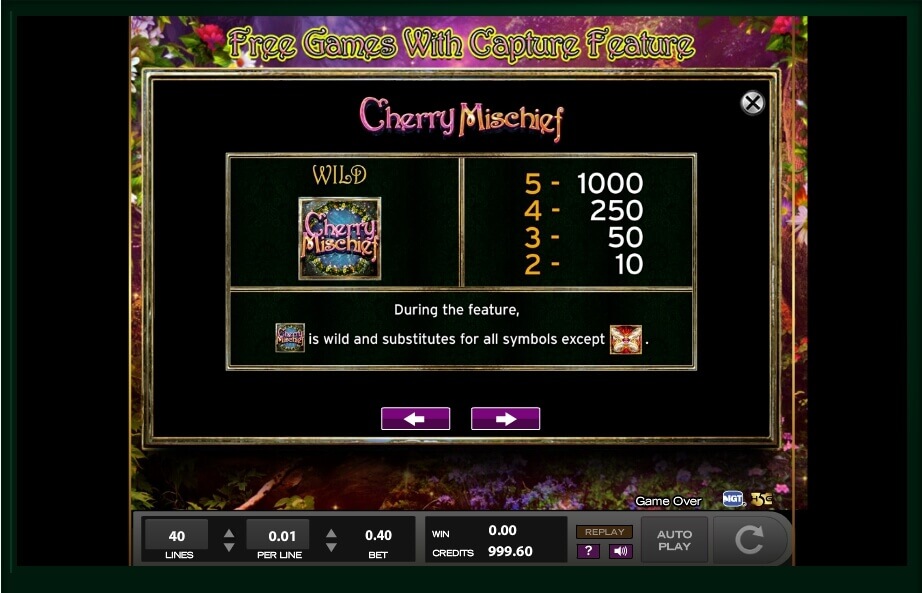Viewport: 922px width, 593px height.
Task: Go to the previous paytable page
Action: (x=415, y=419)
